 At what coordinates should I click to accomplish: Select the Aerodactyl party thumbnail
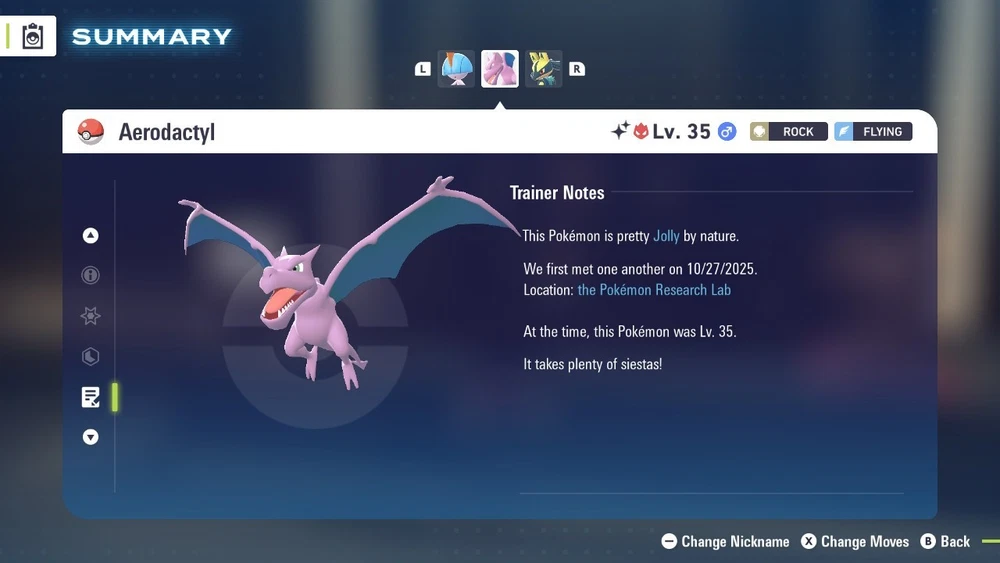pos(500,69)
